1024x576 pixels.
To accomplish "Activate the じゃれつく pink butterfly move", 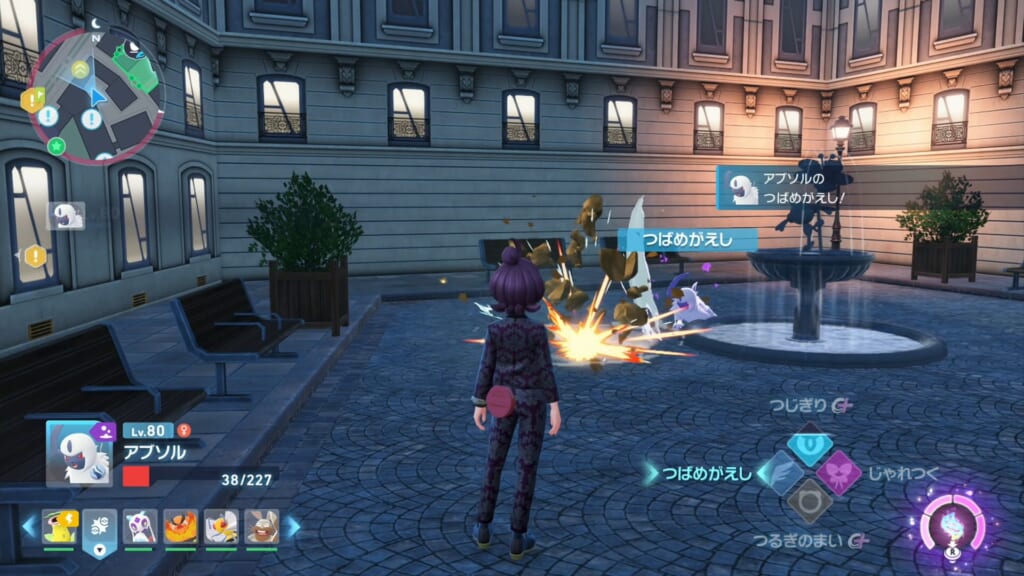I will coord(838,472).
